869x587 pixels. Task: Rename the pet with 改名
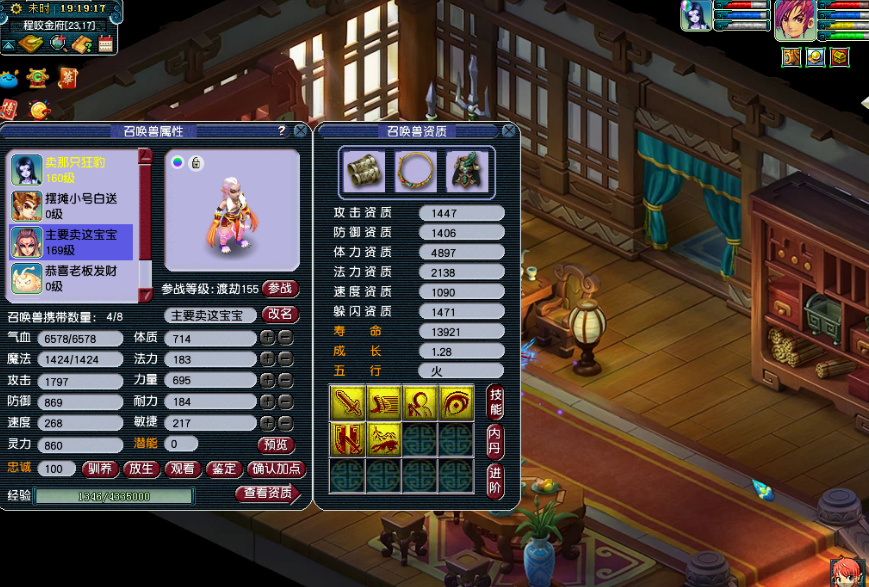click(280, 314)
